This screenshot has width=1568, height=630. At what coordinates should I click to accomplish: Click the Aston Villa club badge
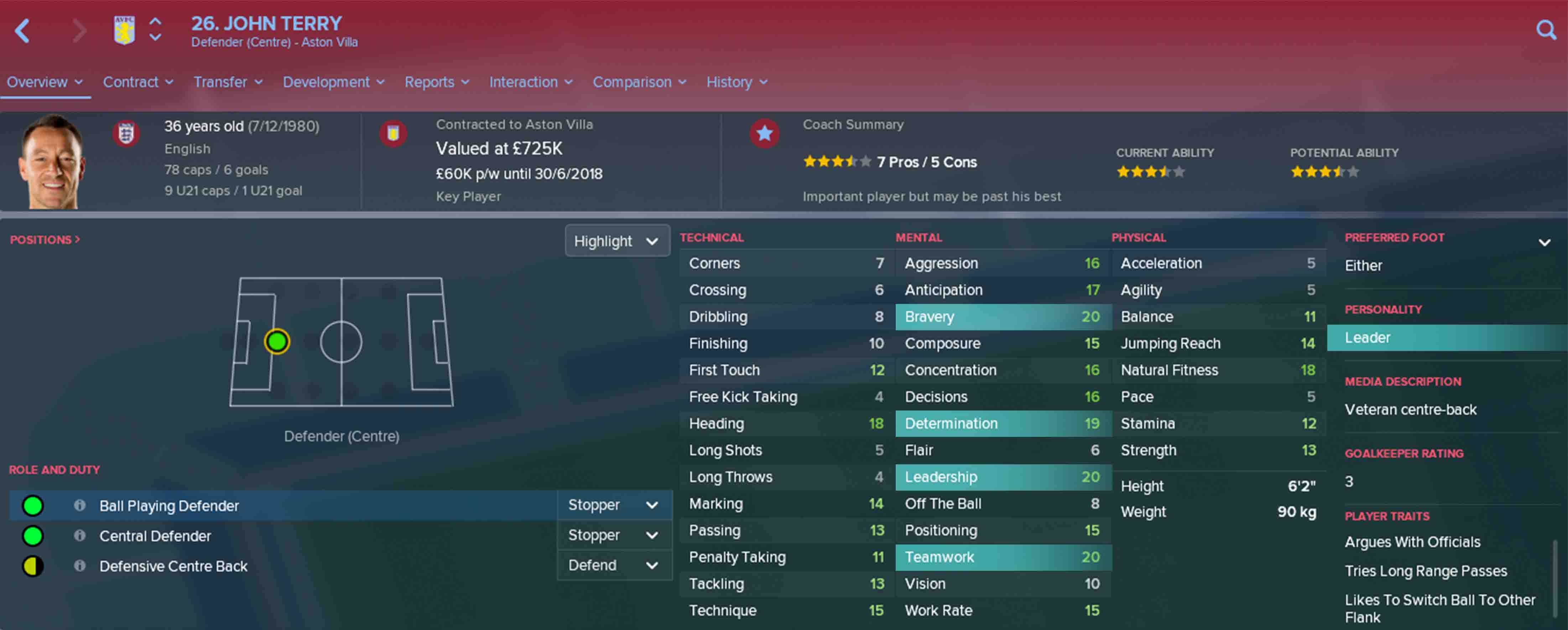pos(124,30)
